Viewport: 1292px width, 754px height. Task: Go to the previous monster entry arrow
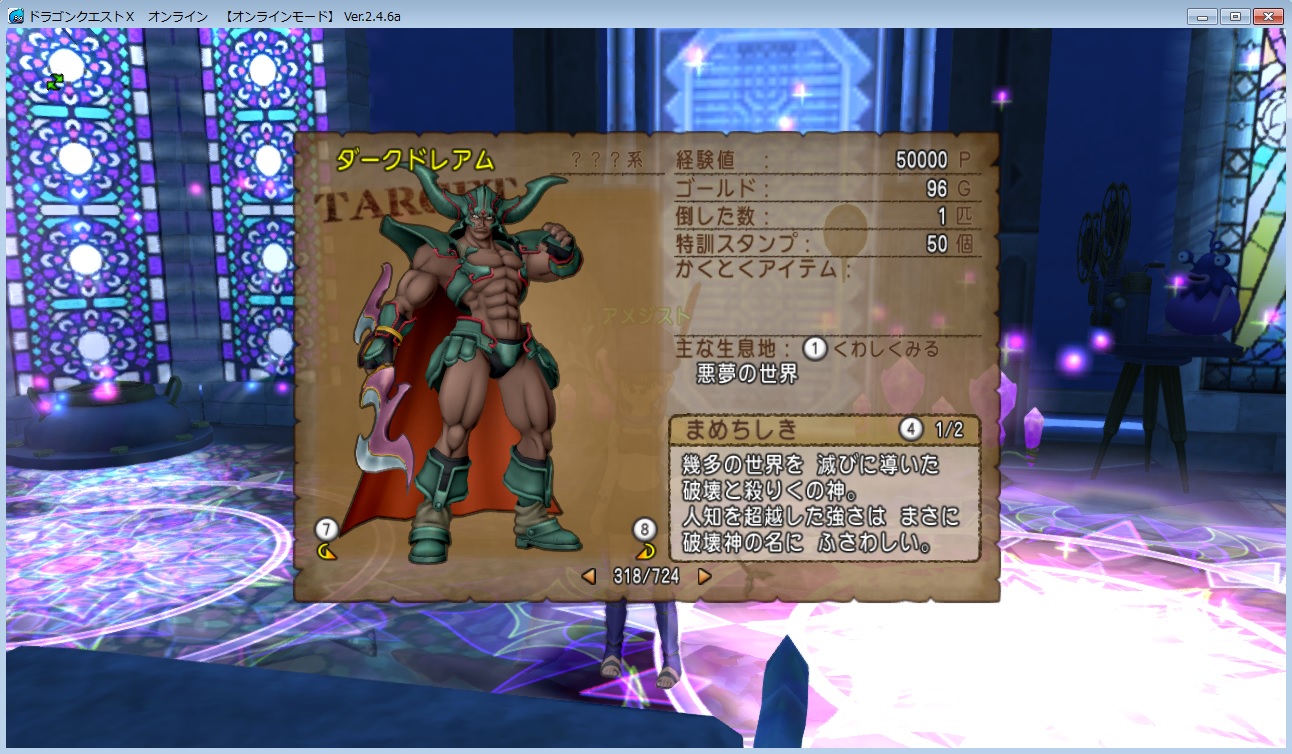click(x=589, y=576)
